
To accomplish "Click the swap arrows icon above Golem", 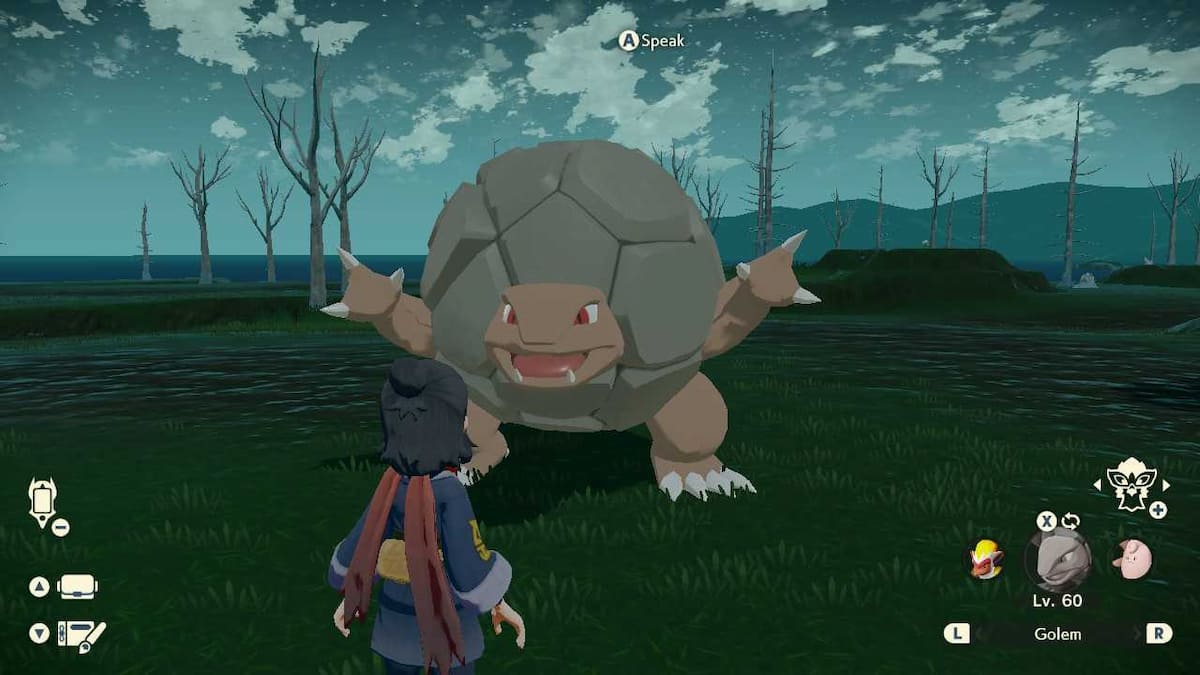I will coord(1071,521).
